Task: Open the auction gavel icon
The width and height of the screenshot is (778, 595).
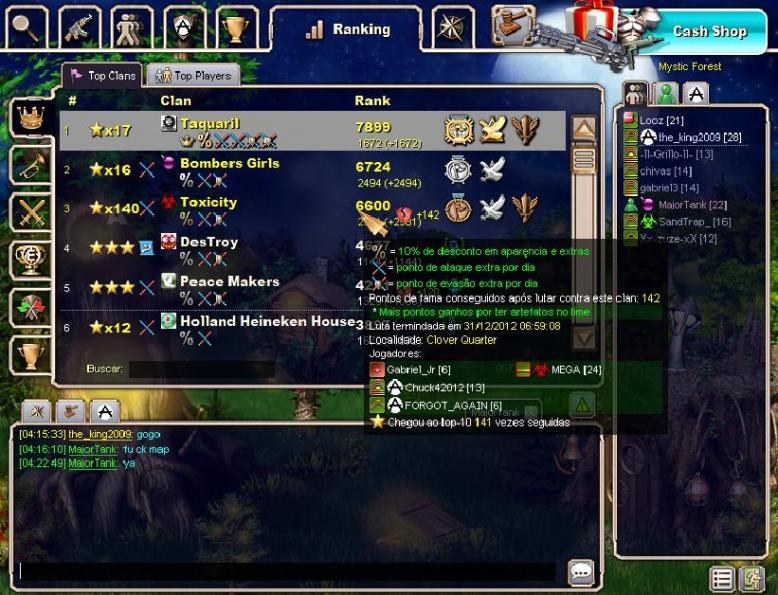Action: 510,24
